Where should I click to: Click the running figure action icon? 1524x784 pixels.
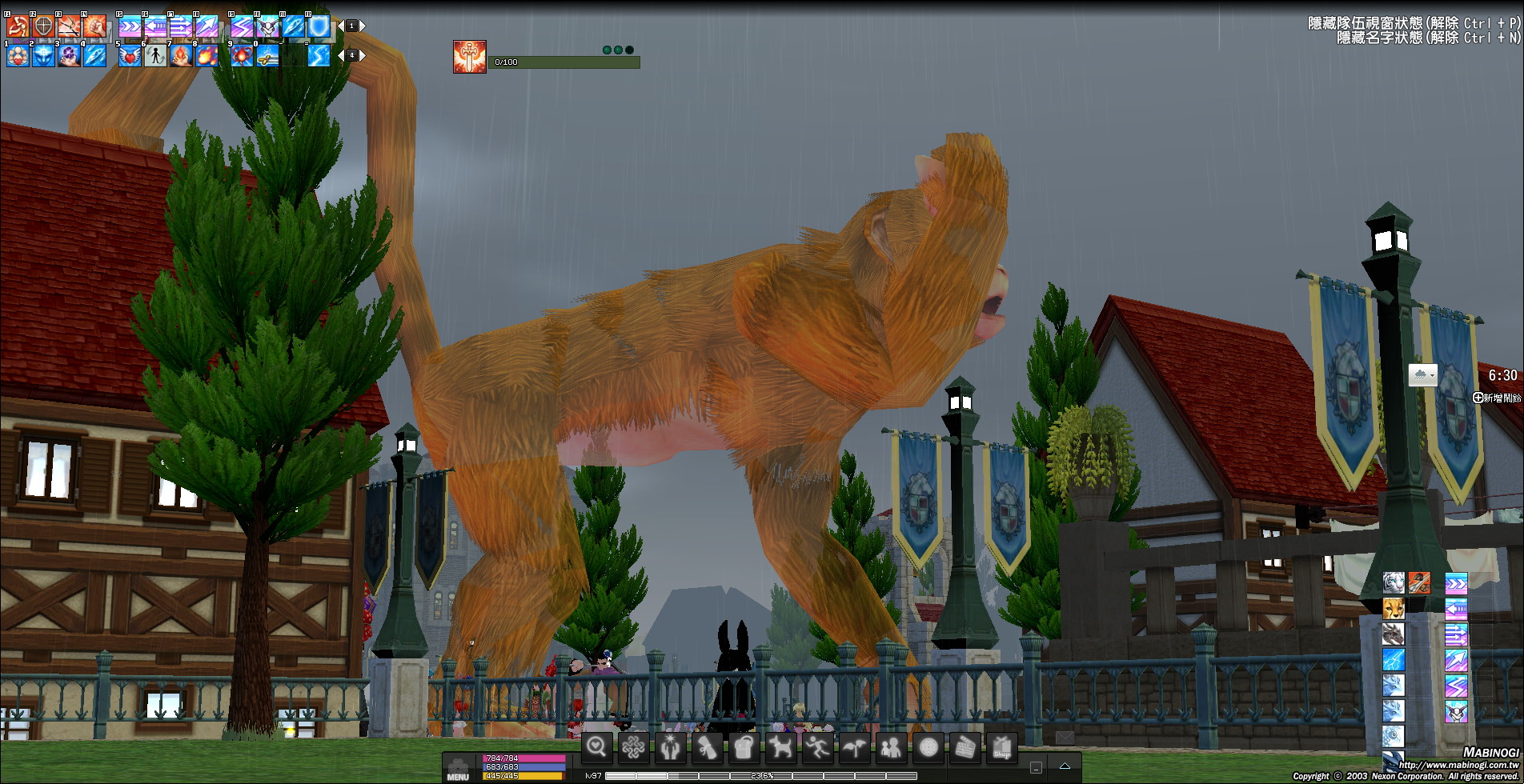tap(817, 748)
